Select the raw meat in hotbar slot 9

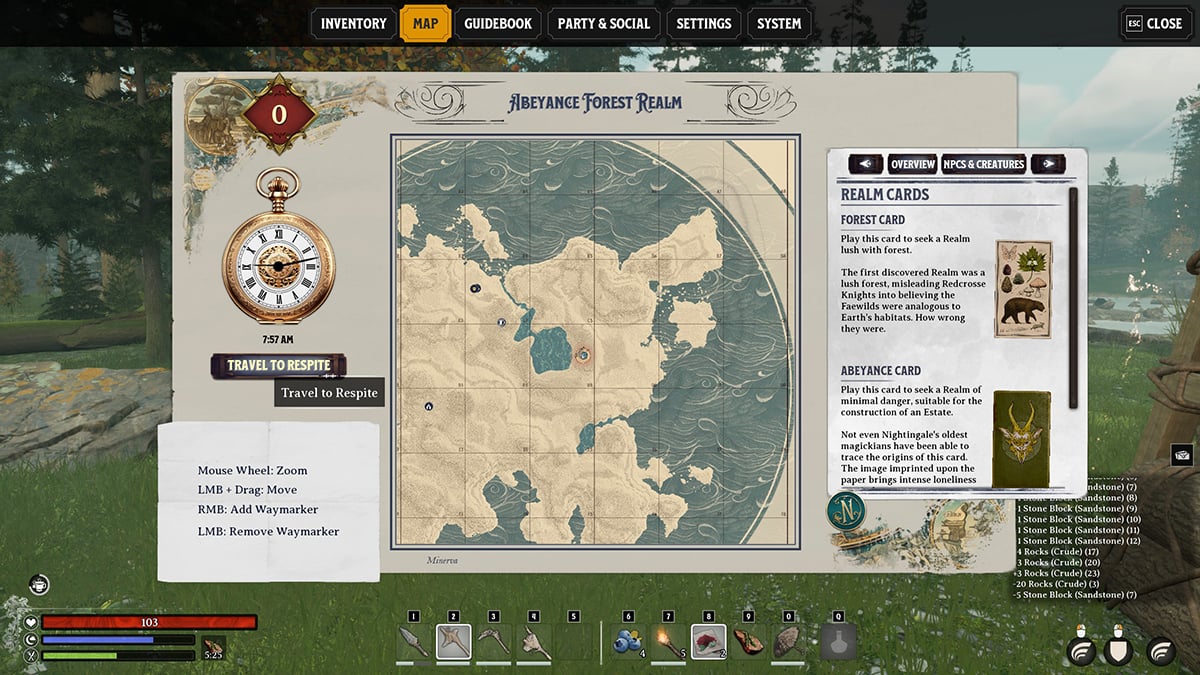pyautogui.click(x=748, y=641)
